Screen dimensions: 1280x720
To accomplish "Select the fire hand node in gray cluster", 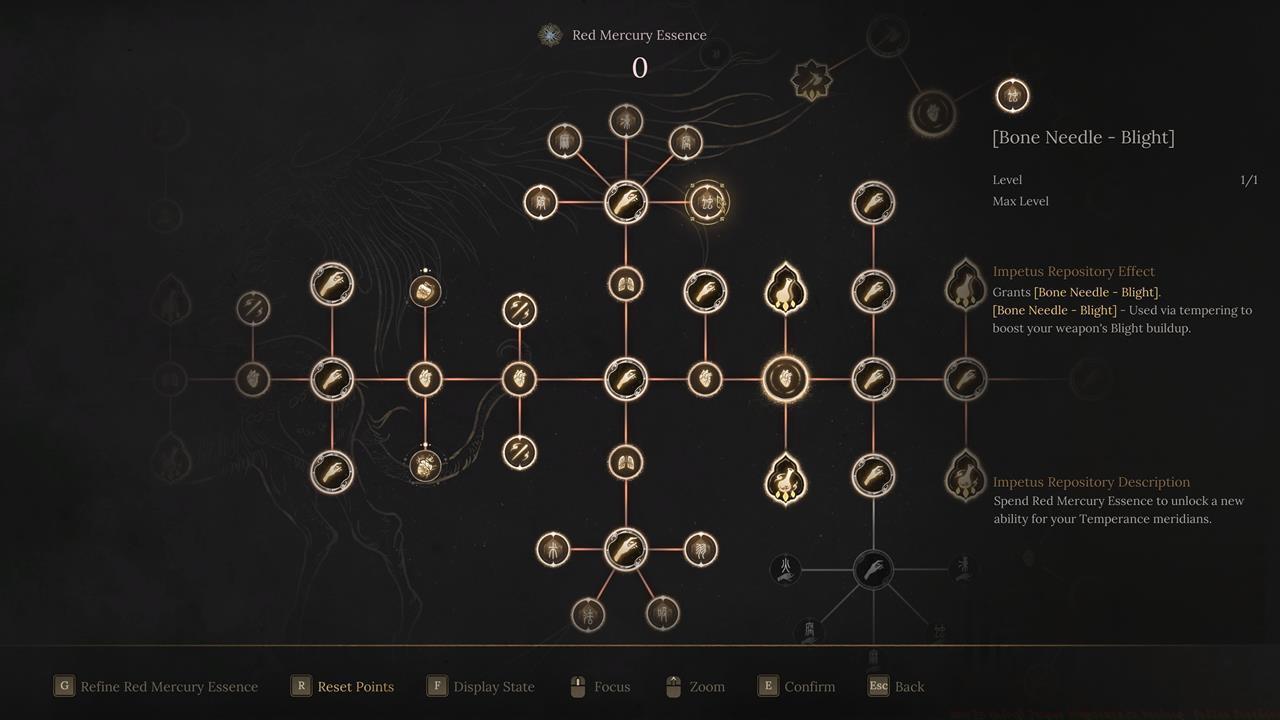I will pyautogui.click(x=787, y=570).
